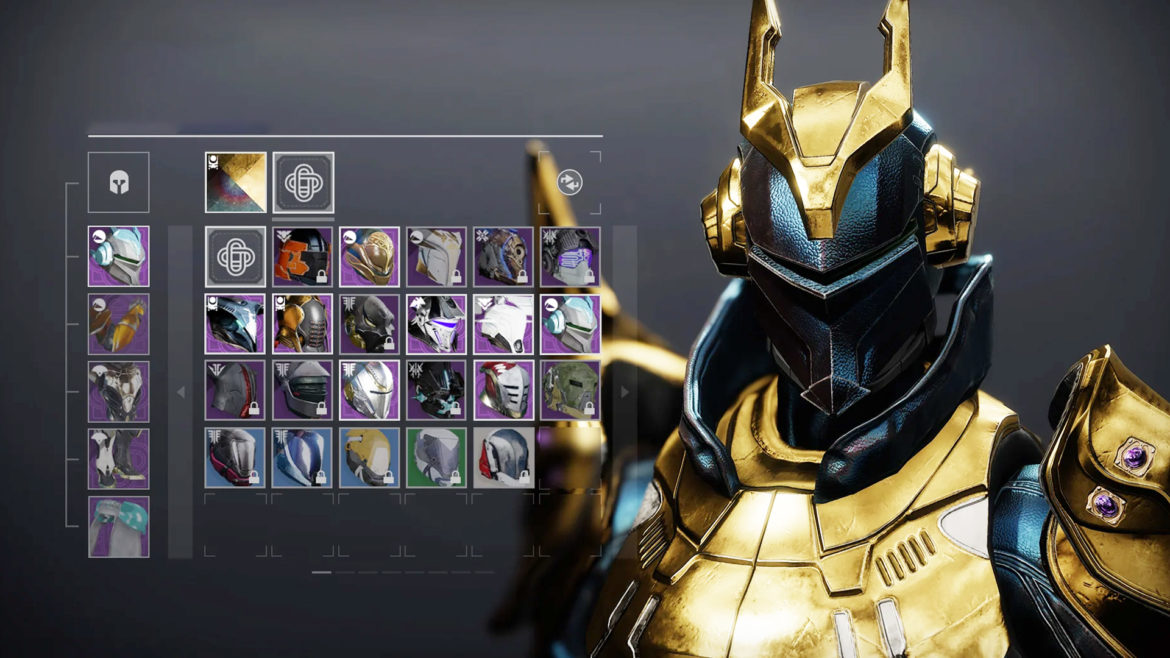The height and width of the screenshot is (658, 1170).
Task: Click the equipped default ornament slot above the grid
Action: tap(304, 182)
